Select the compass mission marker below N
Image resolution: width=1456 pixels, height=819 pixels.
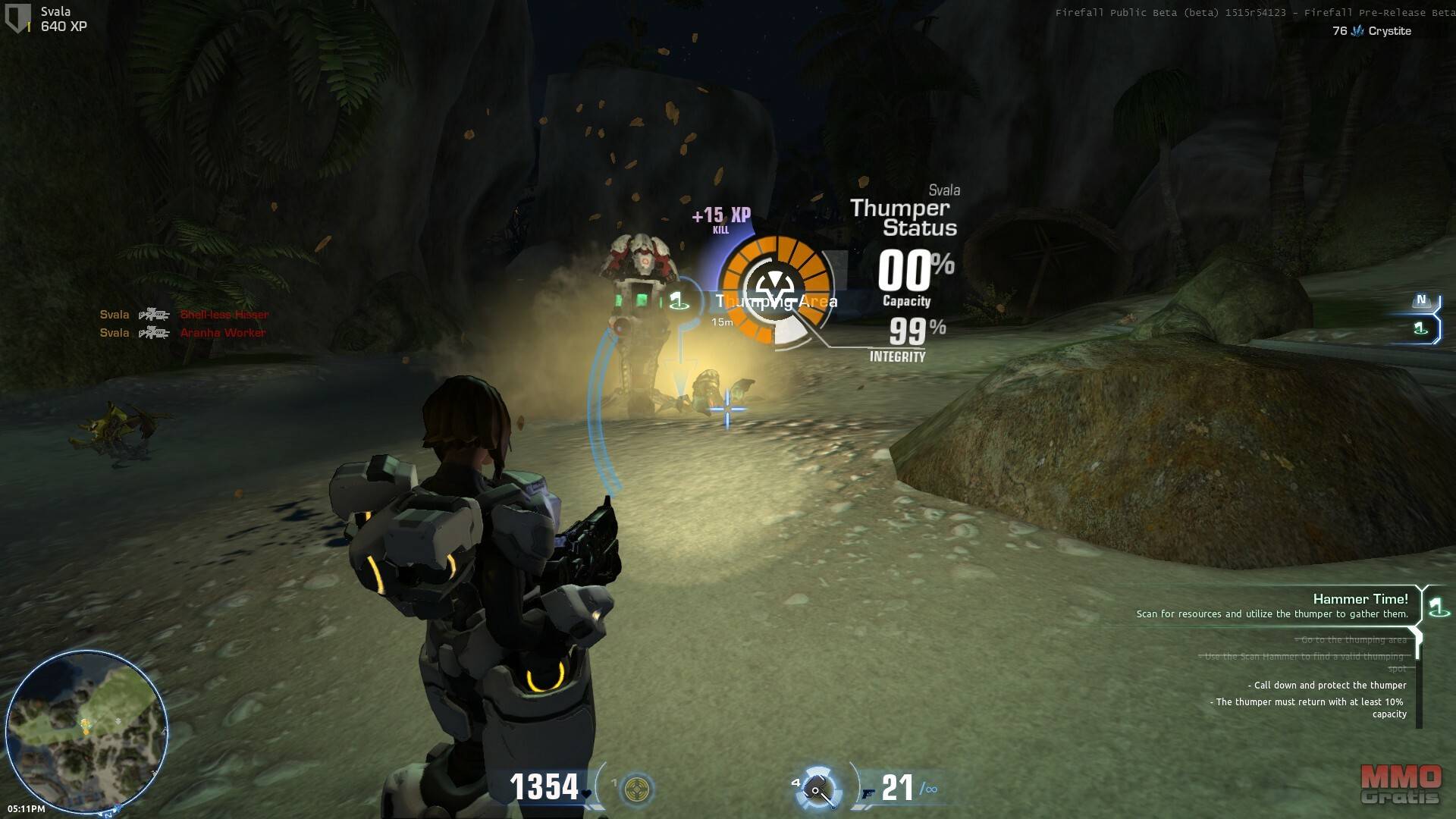point(1421,328)
